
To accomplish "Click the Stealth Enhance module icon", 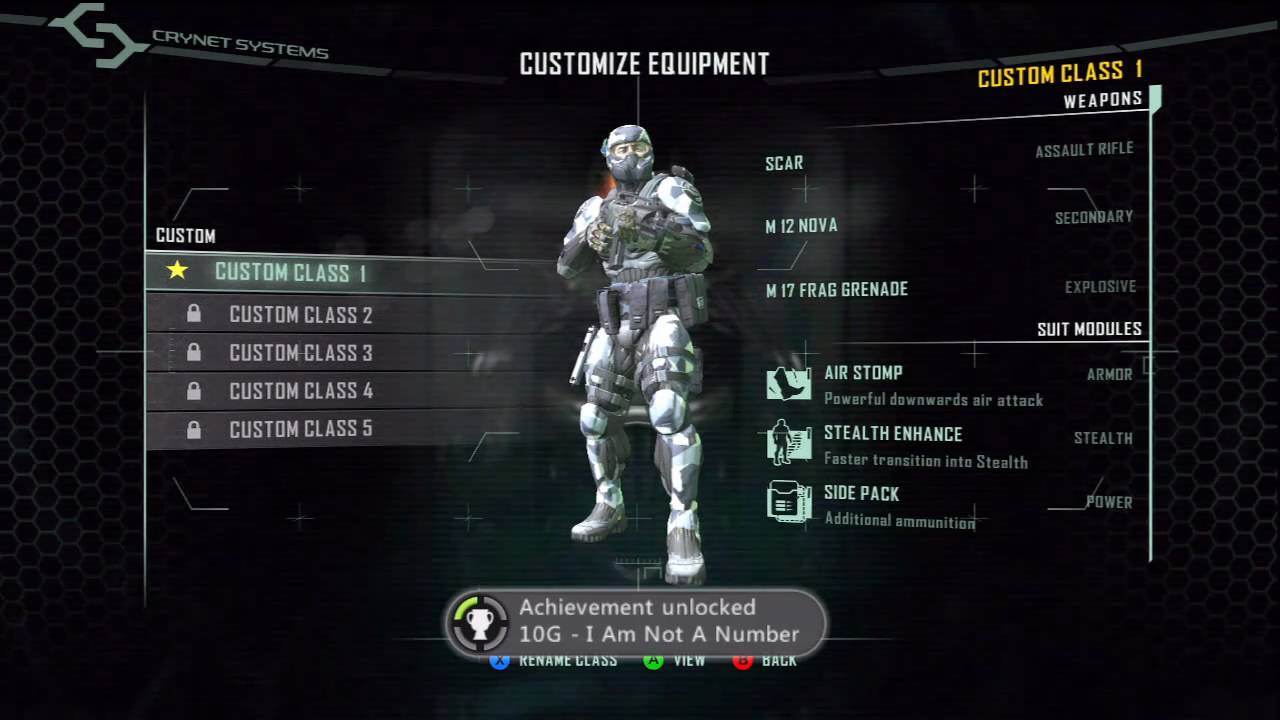I will [788, 445].
